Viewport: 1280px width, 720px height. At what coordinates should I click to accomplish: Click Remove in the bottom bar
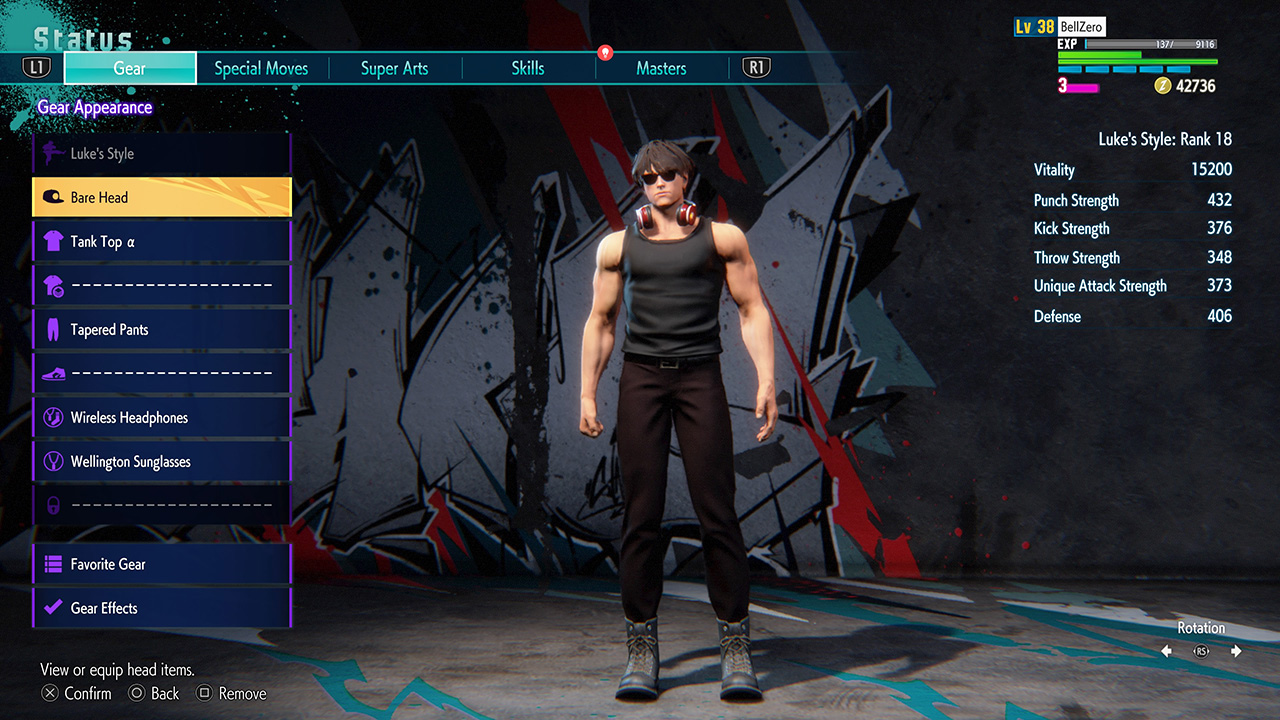(x=231, y=693)
